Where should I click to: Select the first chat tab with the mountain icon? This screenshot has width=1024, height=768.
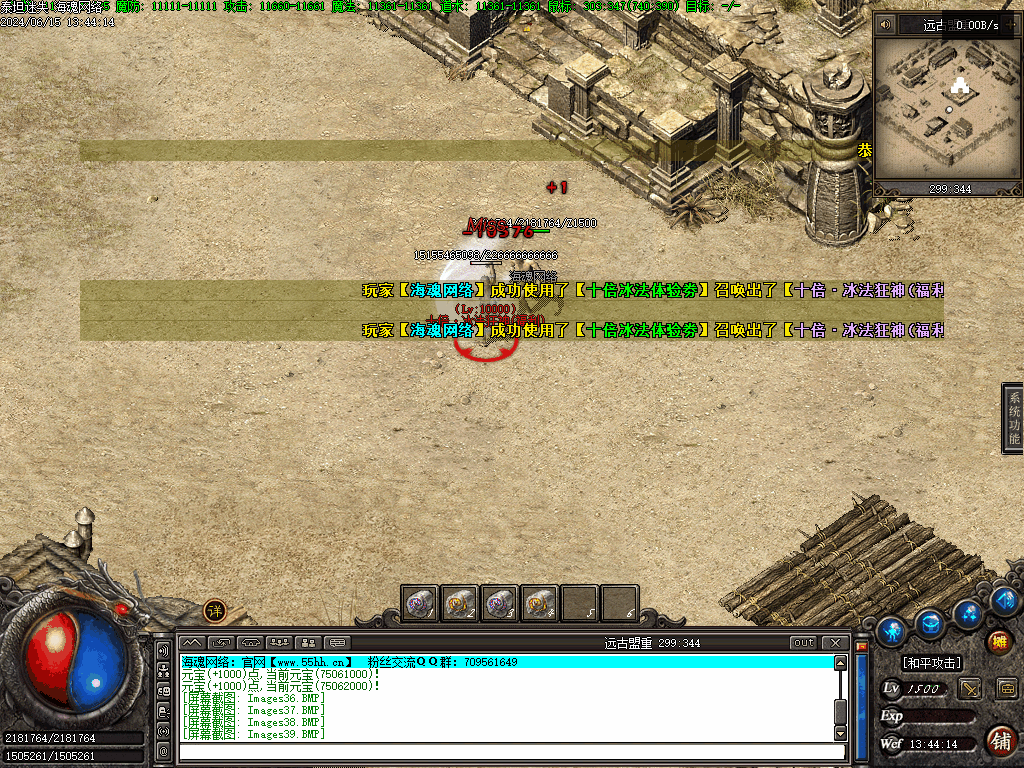click(192, 643)
